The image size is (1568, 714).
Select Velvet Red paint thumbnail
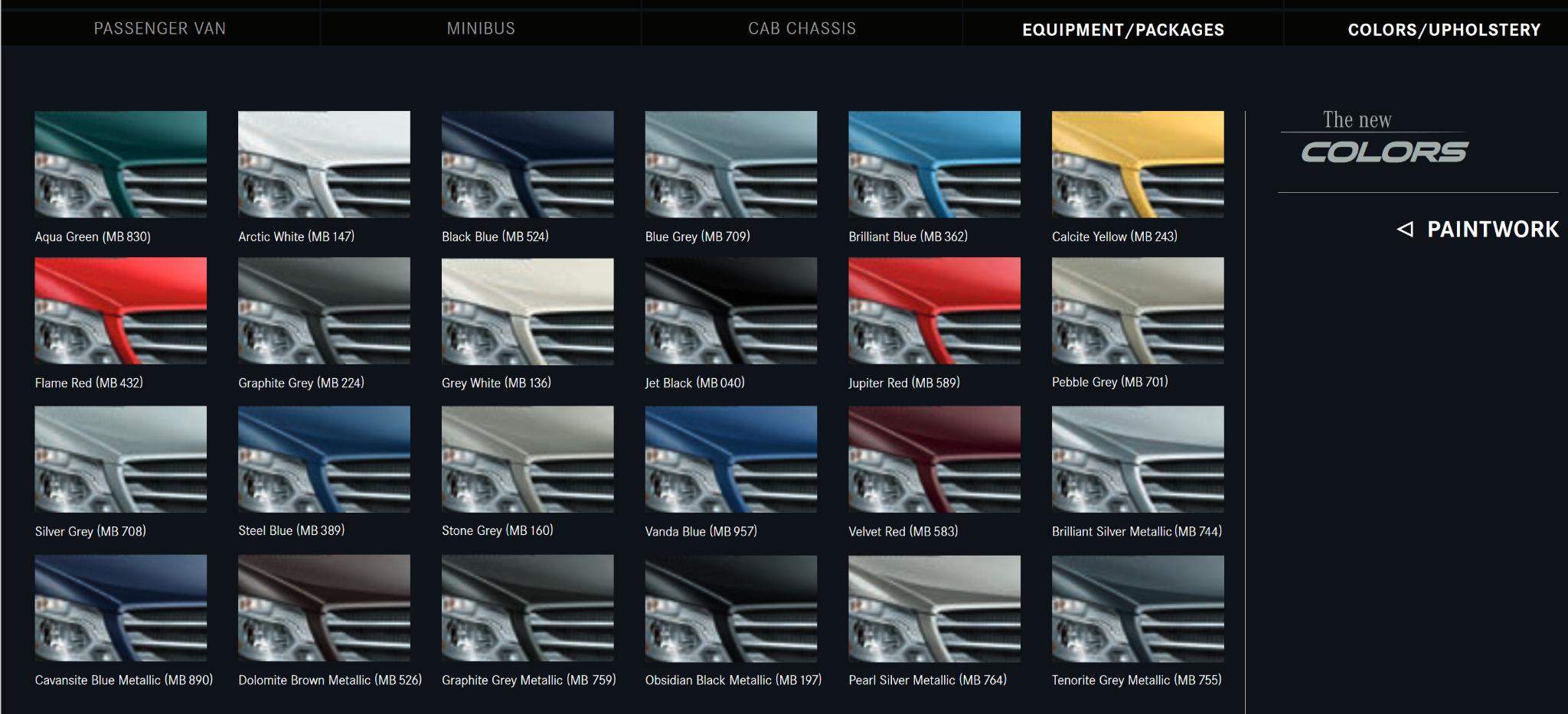pyautogui.click(x=934, y=458)
